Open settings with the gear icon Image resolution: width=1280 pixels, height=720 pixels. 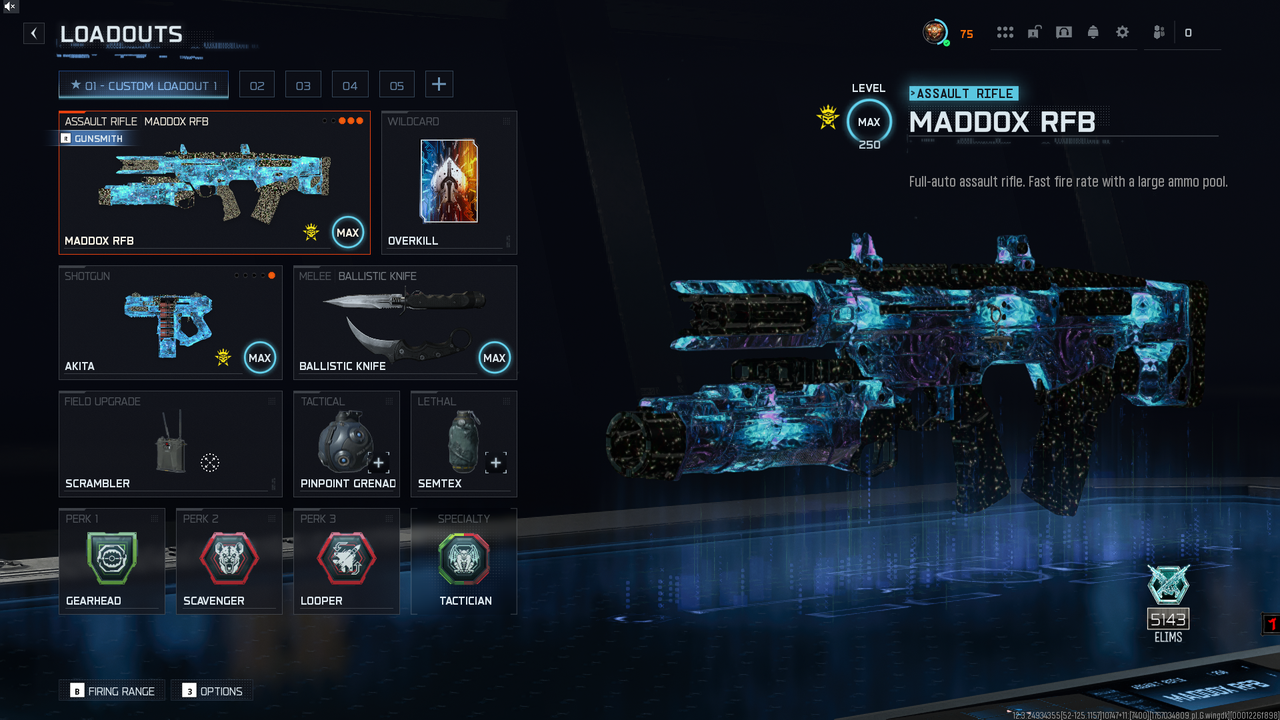(1122, 33)
